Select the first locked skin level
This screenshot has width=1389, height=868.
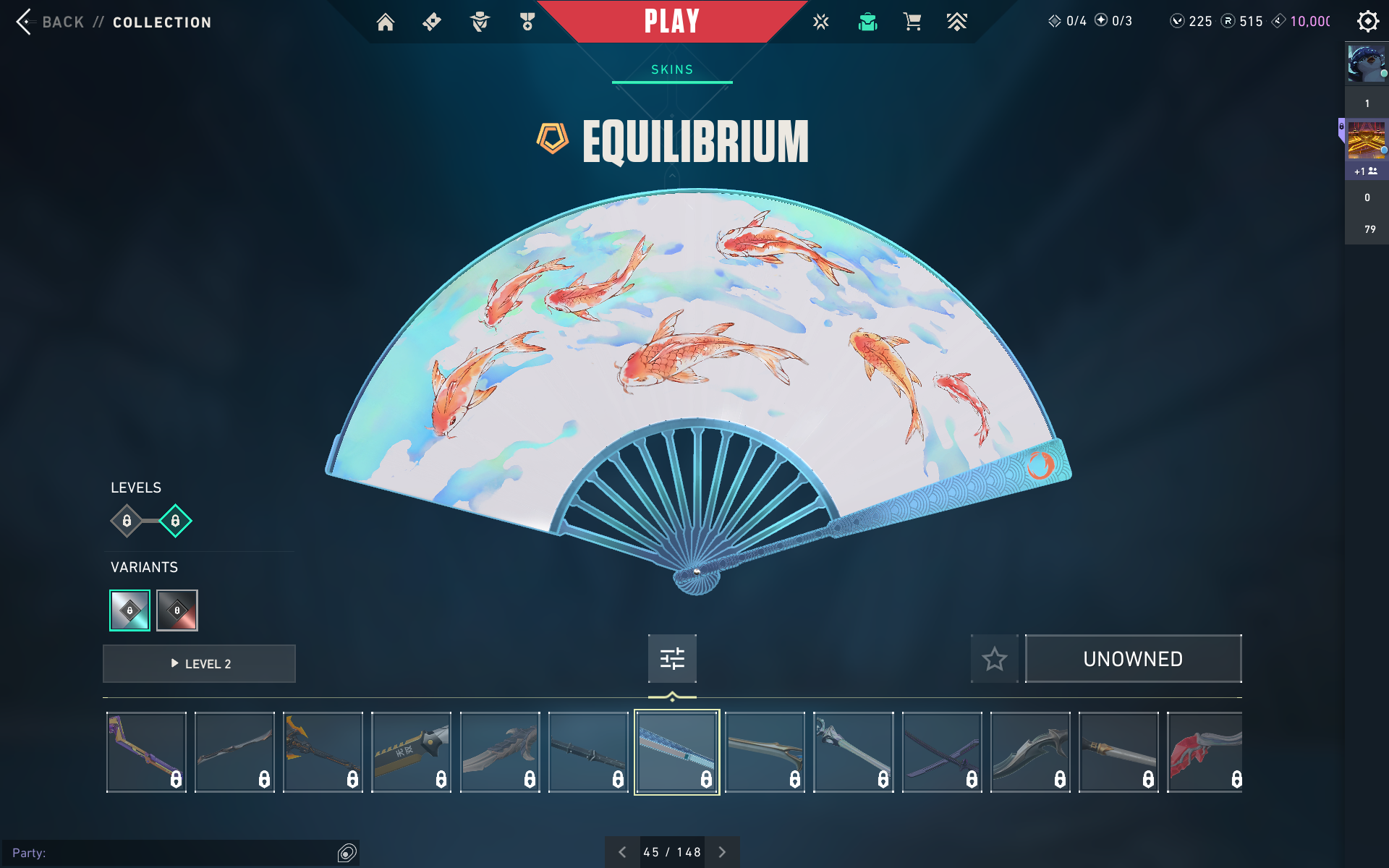(x=127, y=521)
